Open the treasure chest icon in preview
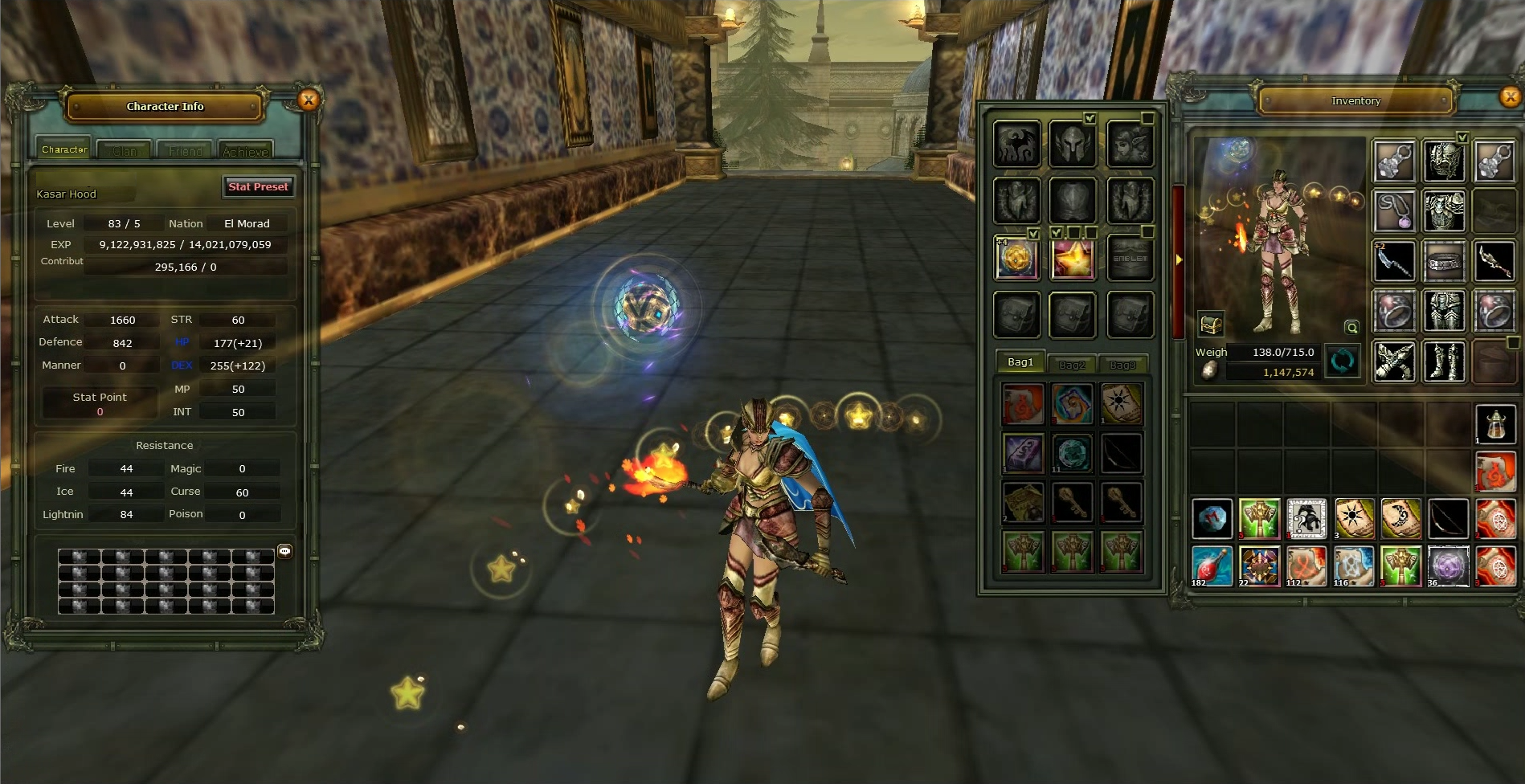 pos(1211,324)
